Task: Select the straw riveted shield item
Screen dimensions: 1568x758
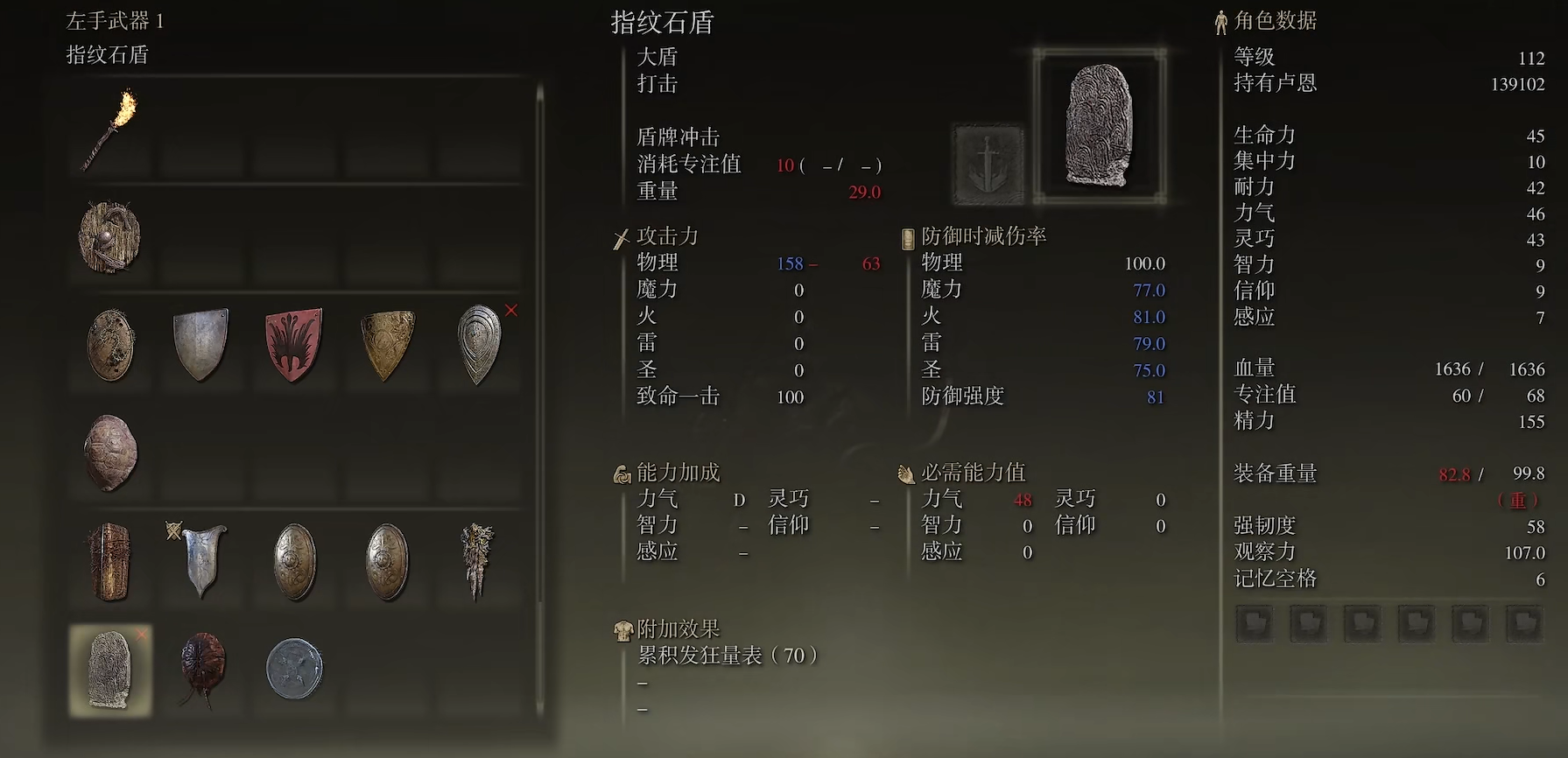Action: [109, 236]
